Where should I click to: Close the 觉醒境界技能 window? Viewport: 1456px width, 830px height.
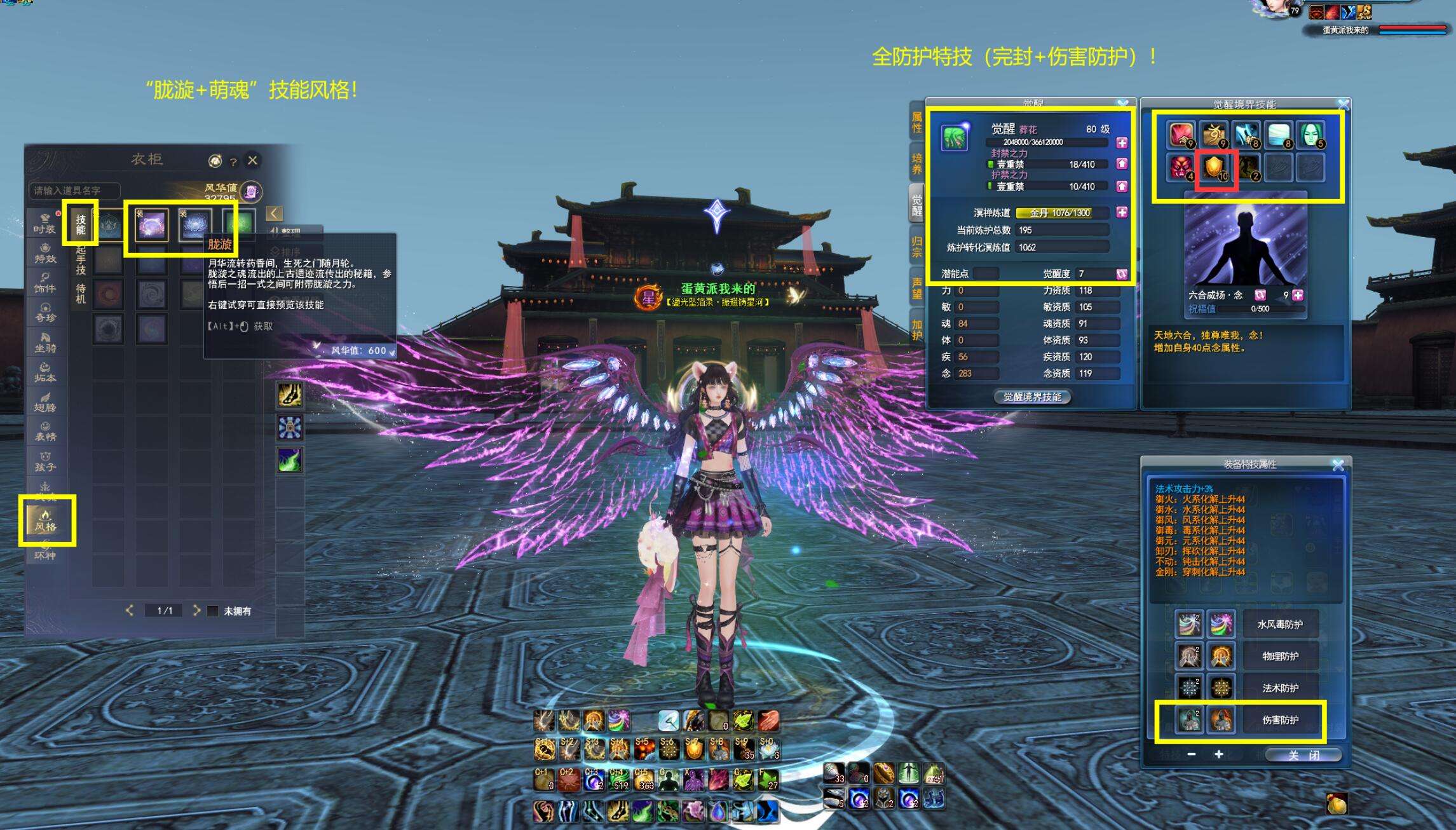[x=1343, y=104]
